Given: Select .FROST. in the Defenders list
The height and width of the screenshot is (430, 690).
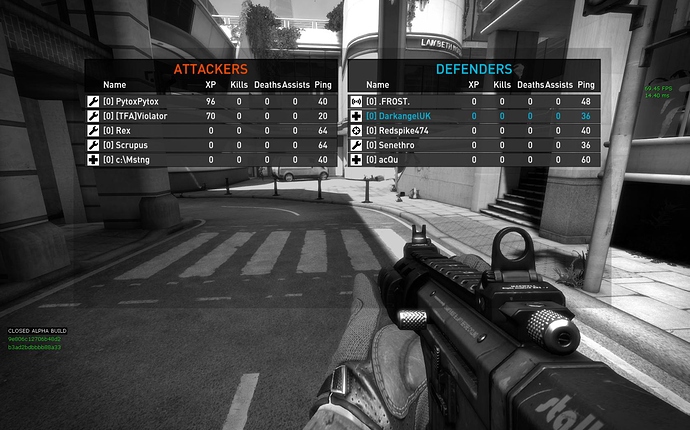Looking at the screenshot, I should pyautogui.click(x=388, y=101).
